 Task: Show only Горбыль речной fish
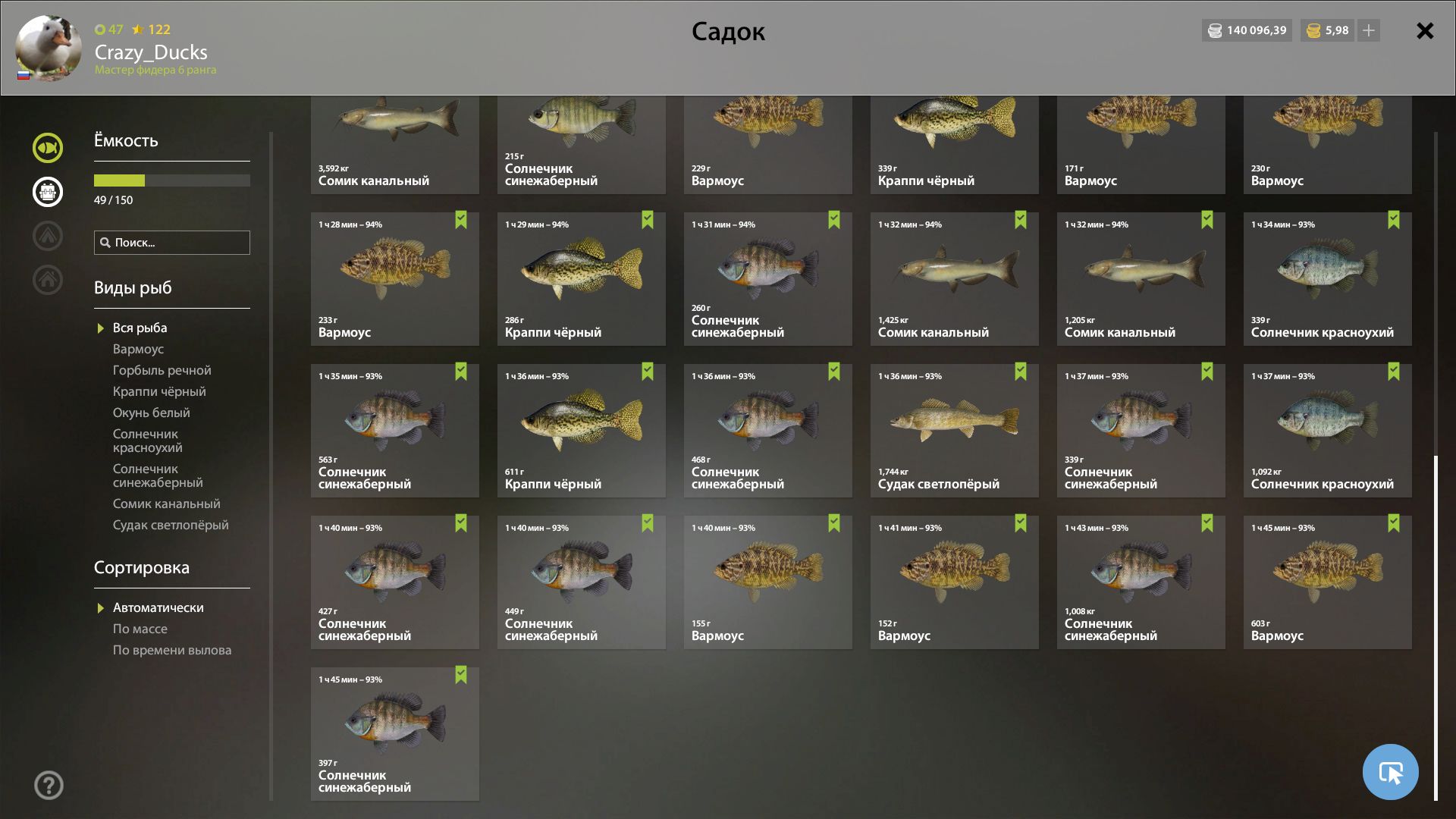[162, 370]
